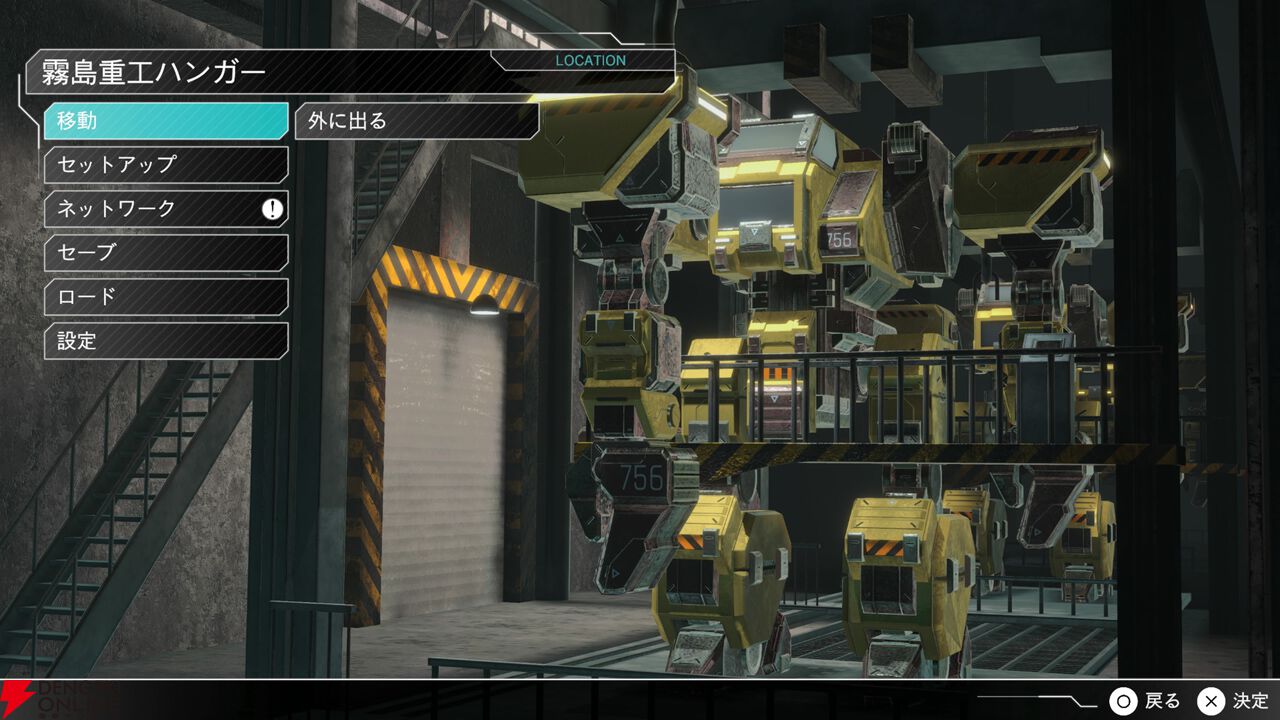Open the 設定 settings menu
1280x720 pixels.
pos(165,341)
